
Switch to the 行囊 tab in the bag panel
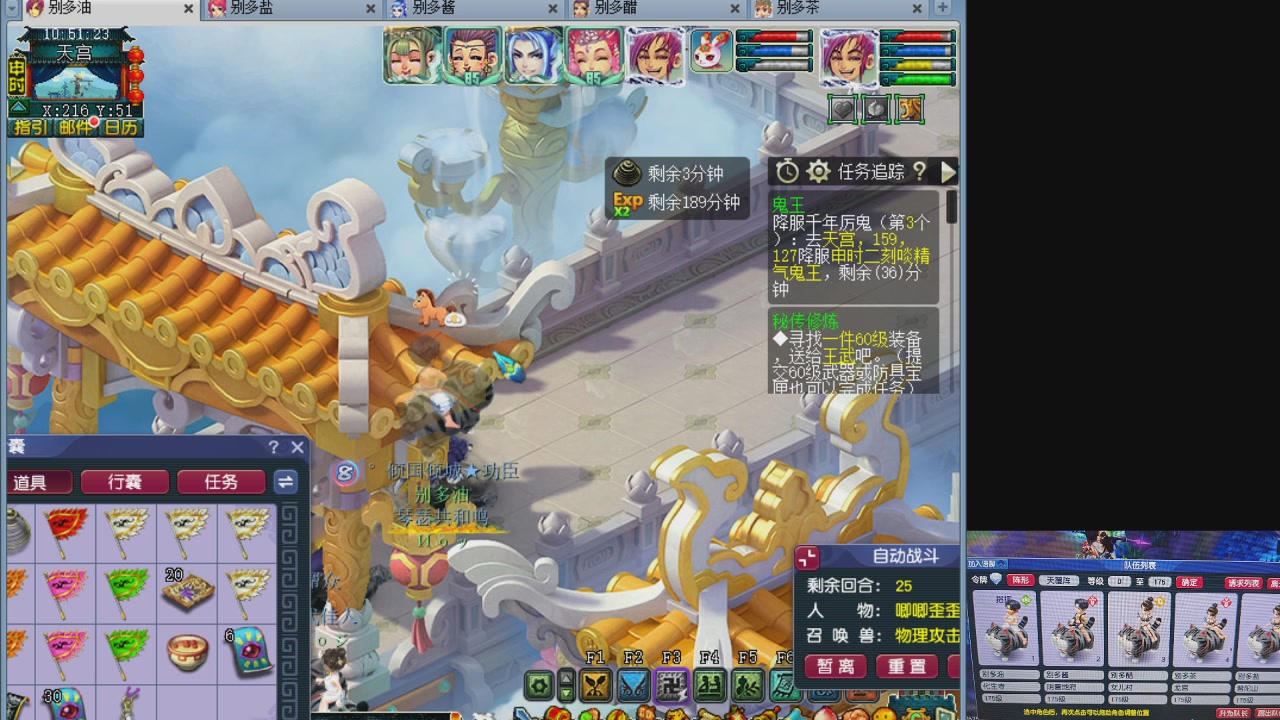[x=123, y=481]
